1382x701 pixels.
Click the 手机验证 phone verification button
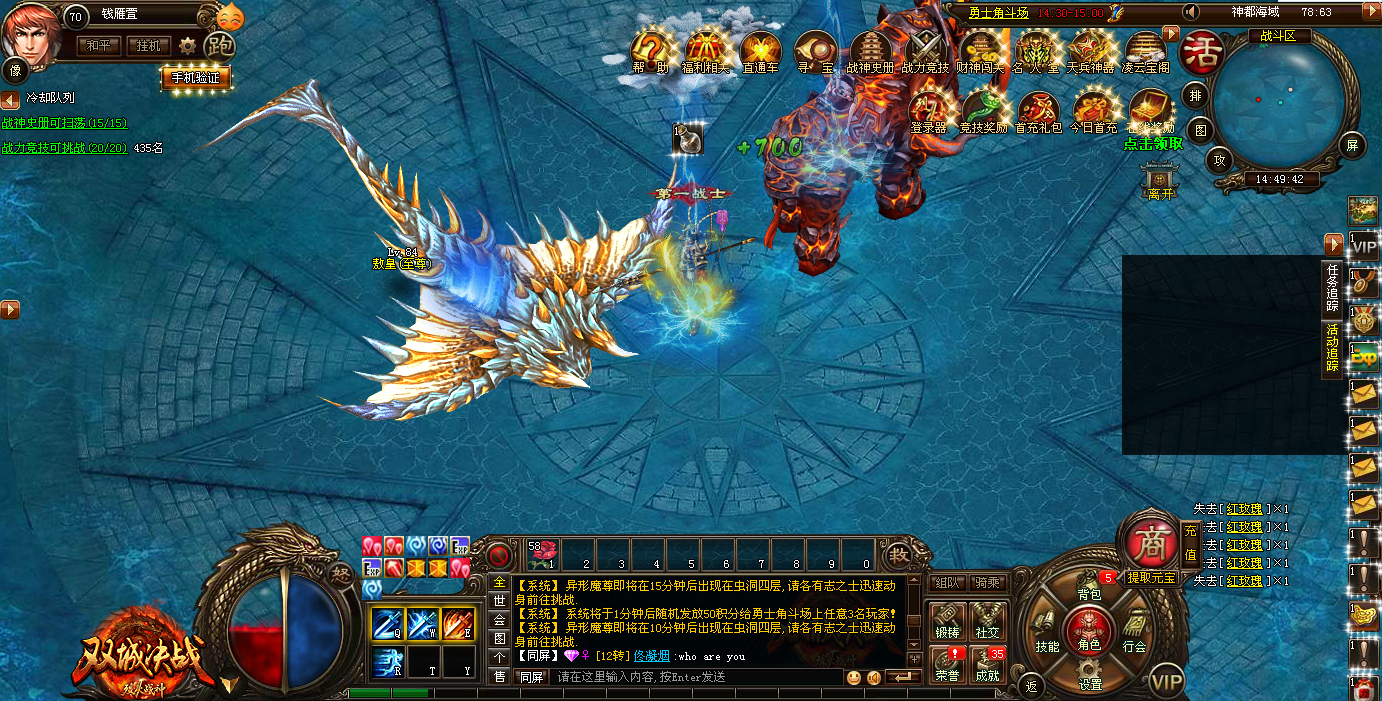pos(196,77)
